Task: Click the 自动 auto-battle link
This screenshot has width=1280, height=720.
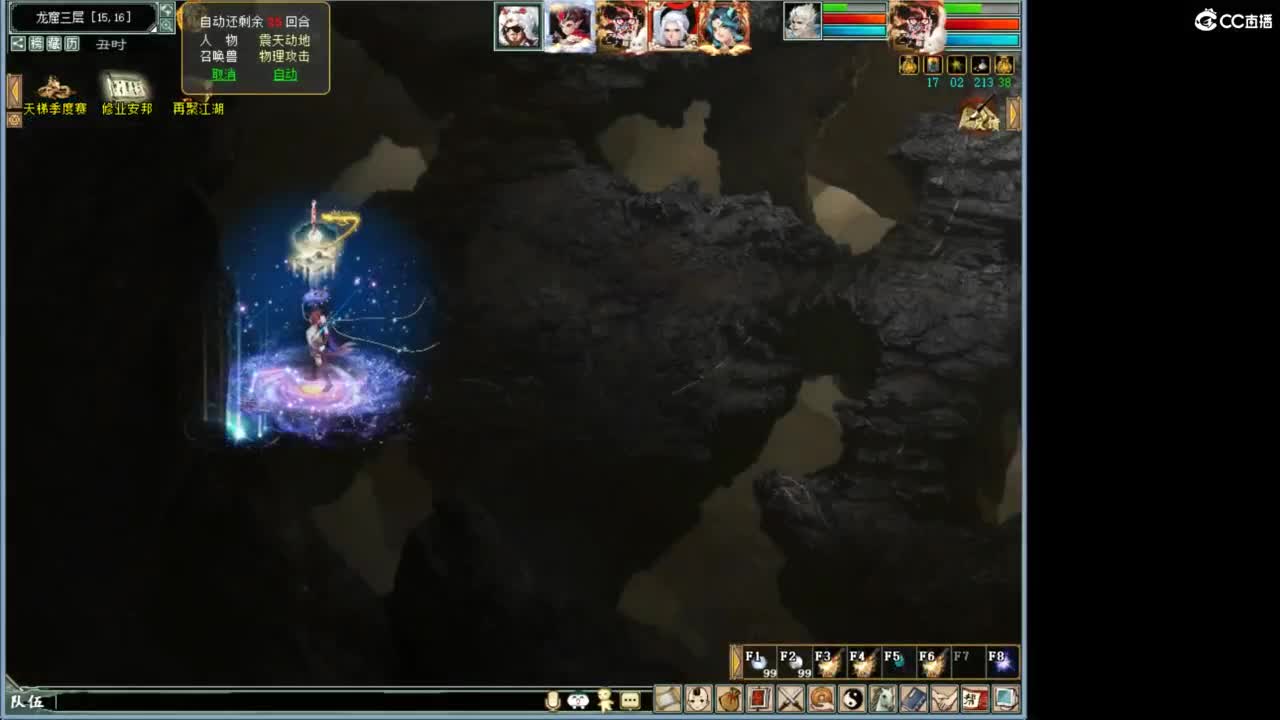Action: pyautogui.click(x=287, y=74)
